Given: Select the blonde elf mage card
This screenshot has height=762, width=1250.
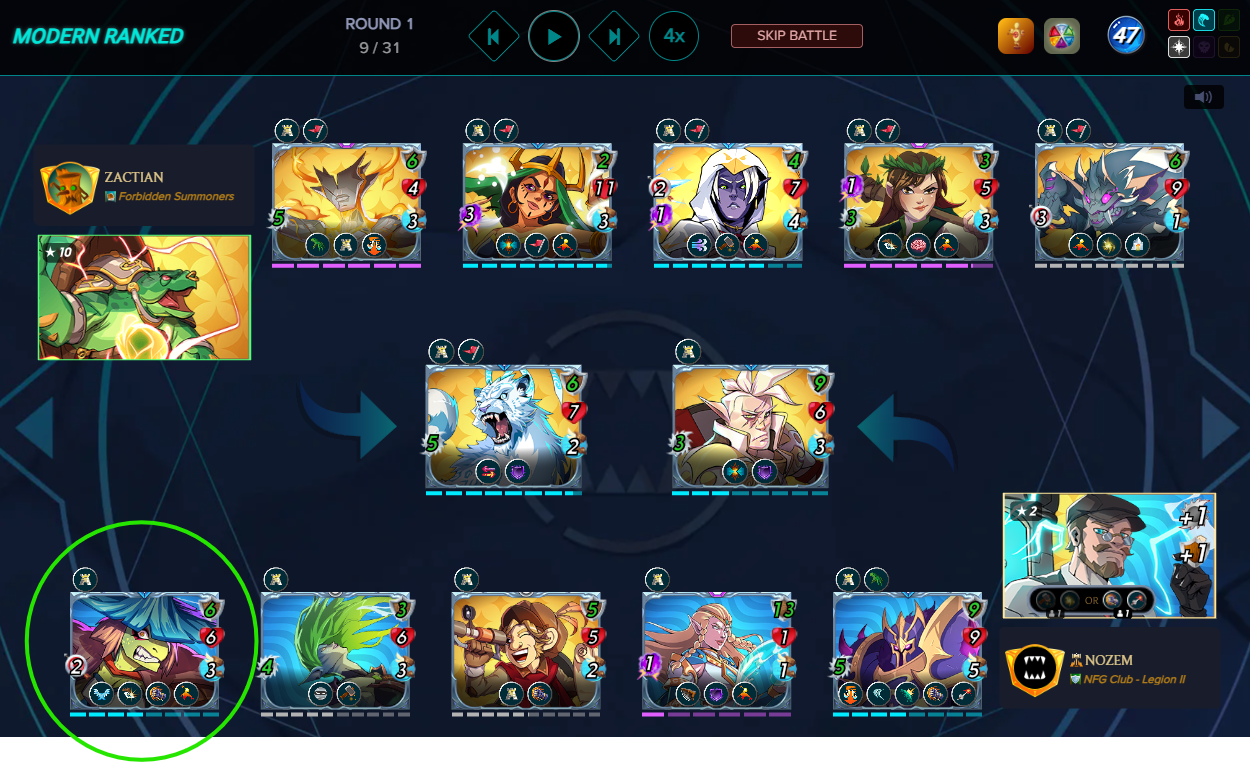Looking at the screenshot, I should tap(717, 651).
